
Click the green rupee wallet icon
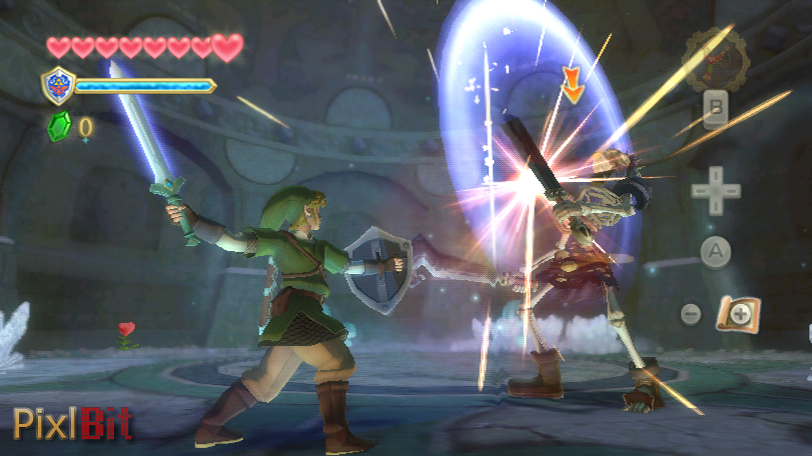[x=58, y=126]
